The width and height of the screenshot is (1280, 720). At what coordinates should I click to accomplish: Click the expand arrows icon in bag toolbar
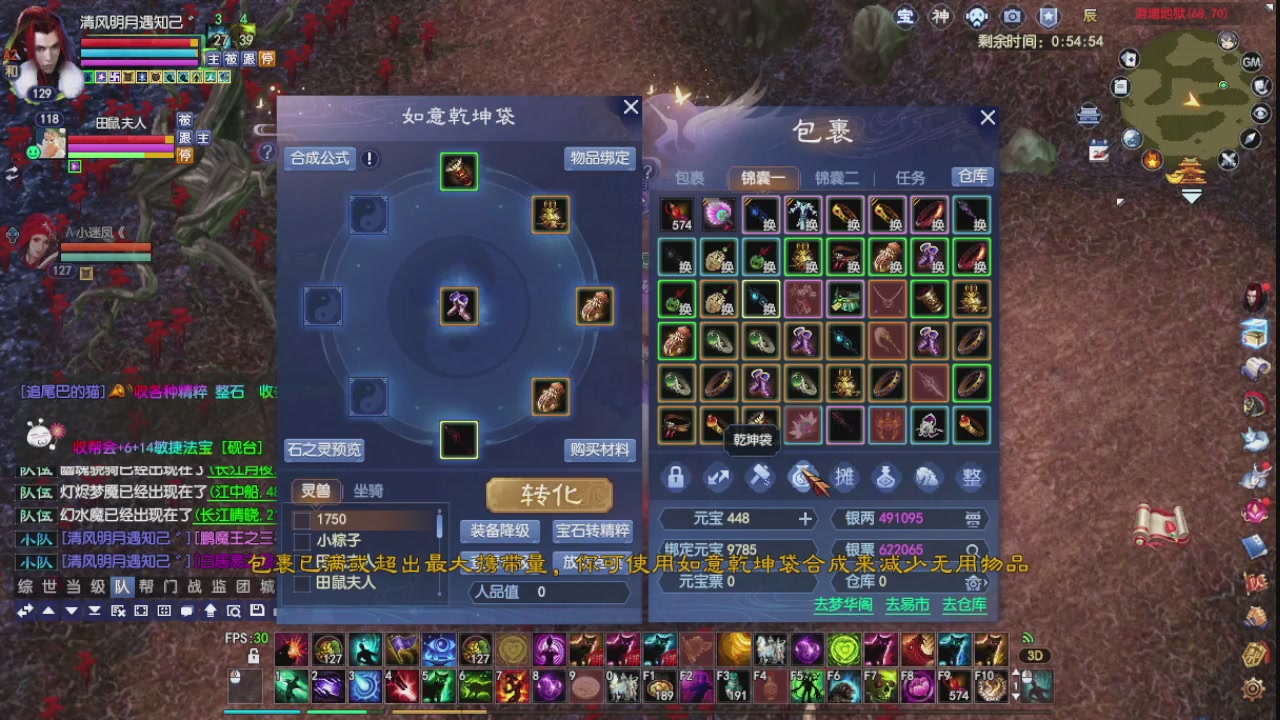click(717, 478)
